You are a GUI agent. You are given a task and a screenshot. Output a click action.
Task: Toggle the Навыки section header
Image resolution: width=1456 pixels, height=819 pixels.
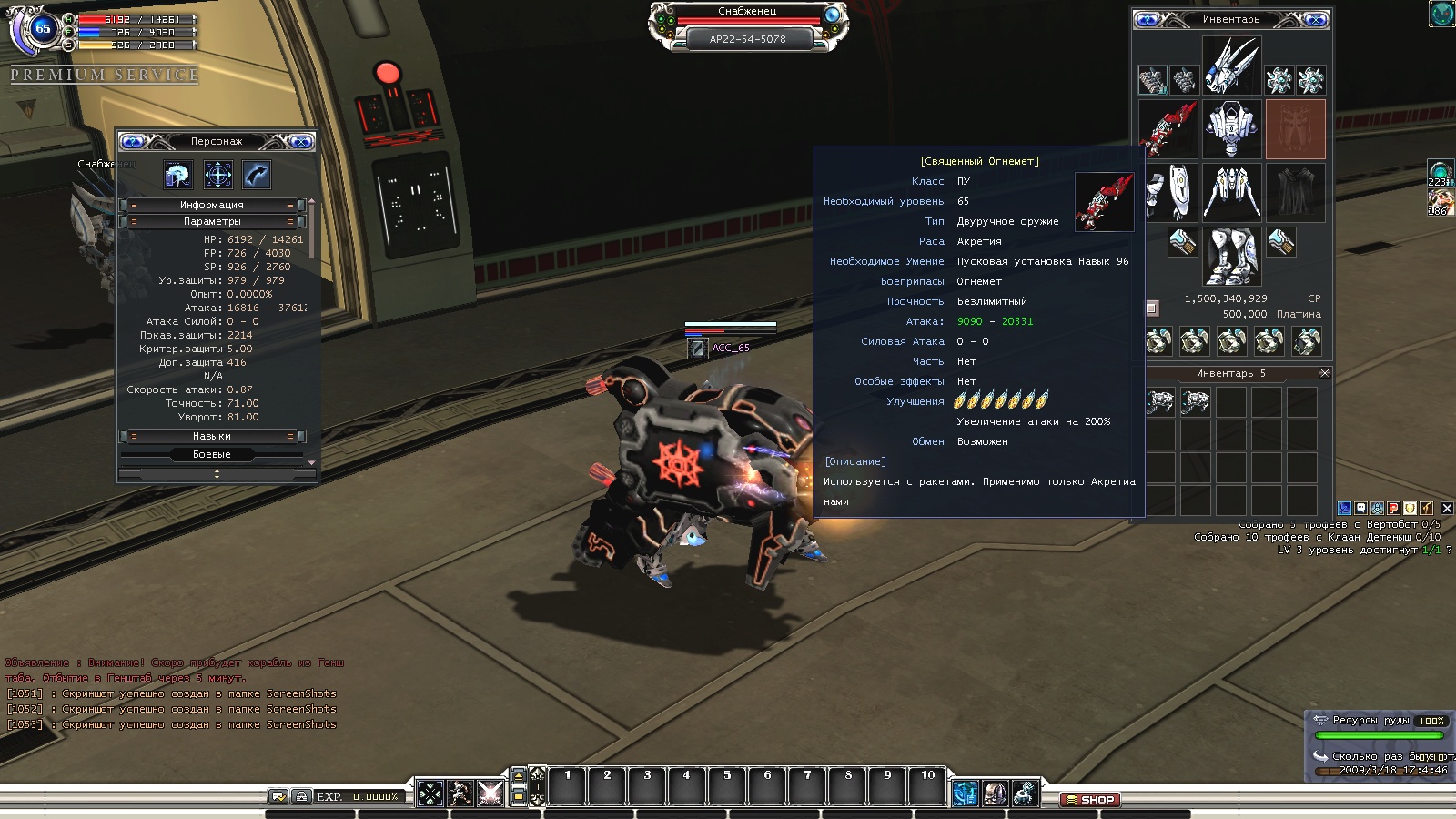[211, 436]
